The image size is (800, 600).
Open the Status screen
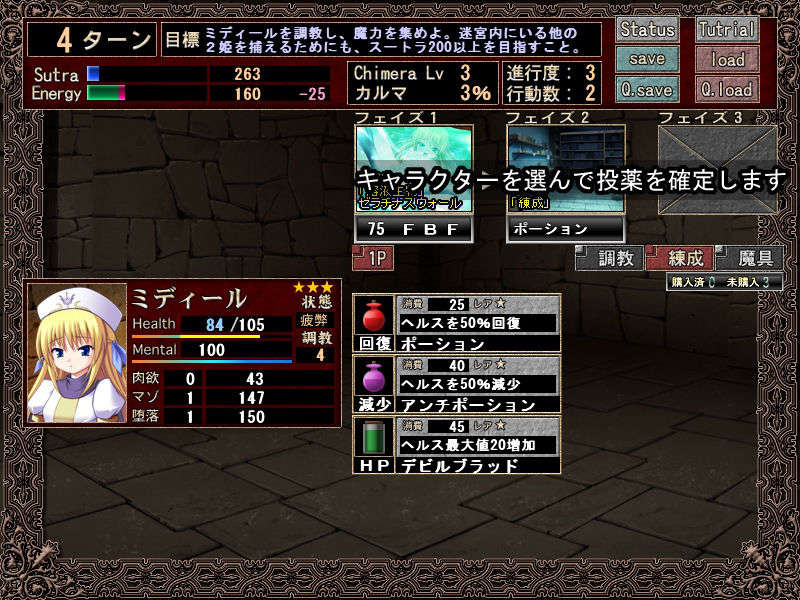click(647, 29)
